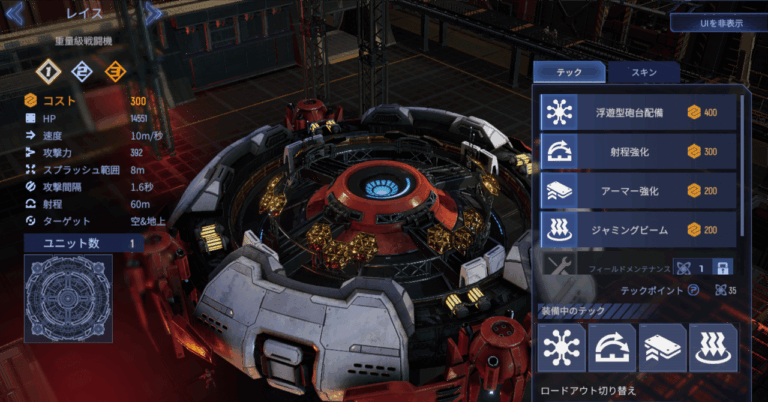
Task: Go to the next unit arrow
Action: click(x=153, y=13)
